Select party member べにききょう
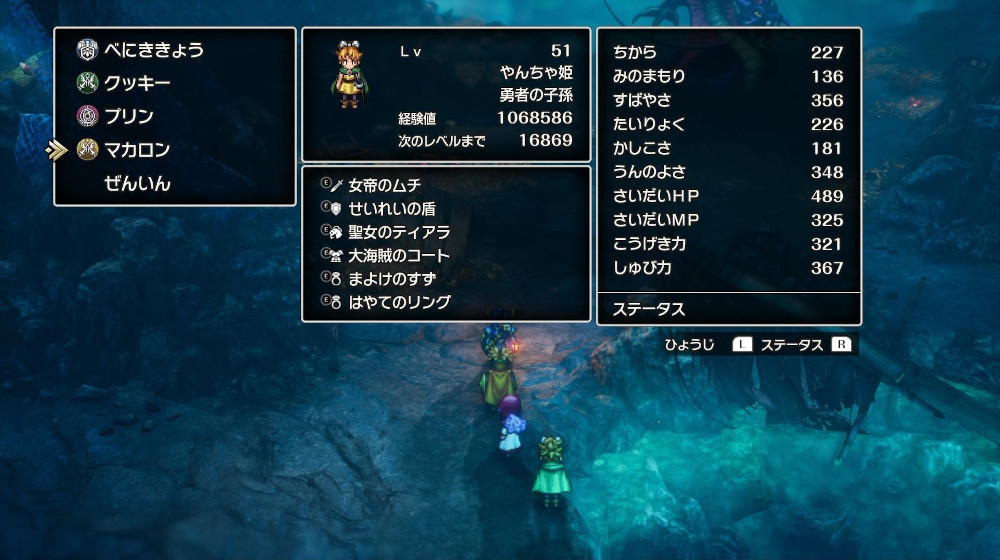1000x560 pixels. click(153, 50)
